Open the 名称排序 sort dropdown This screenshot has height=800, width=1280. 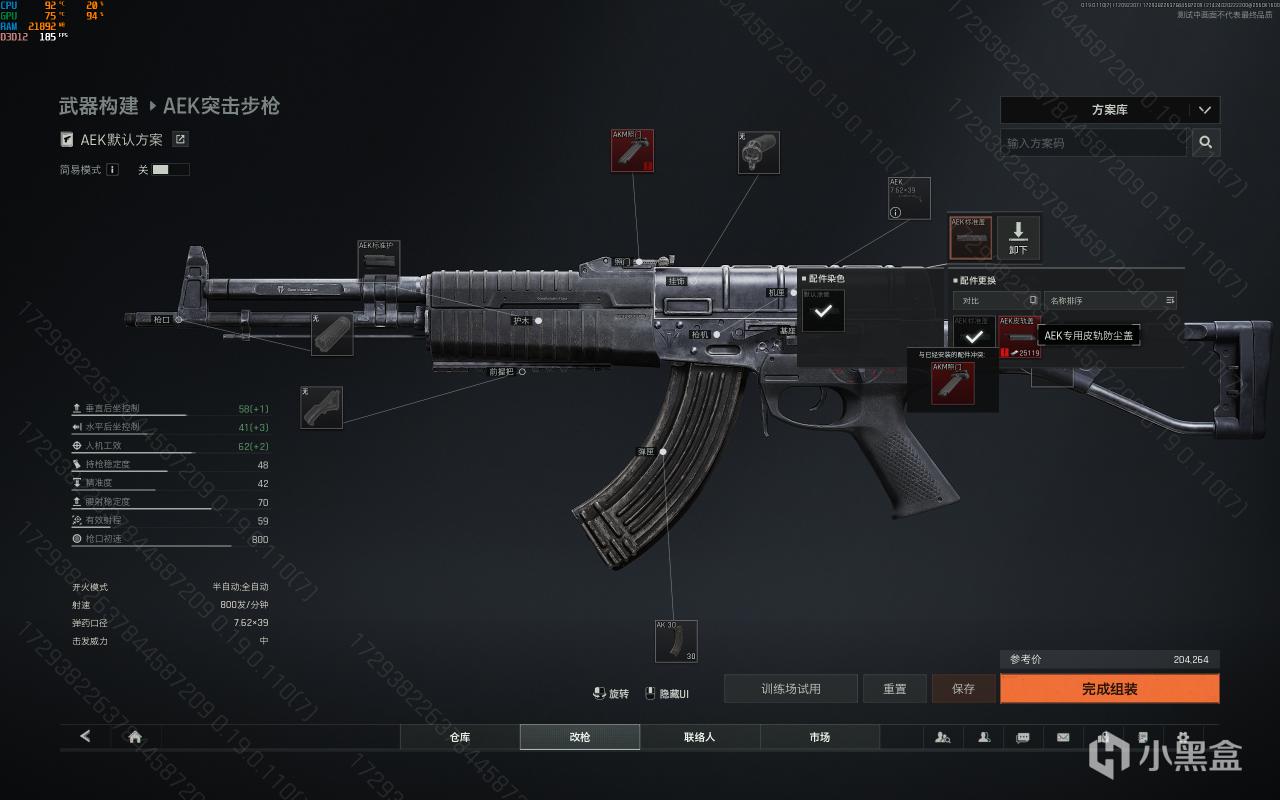1110,300
